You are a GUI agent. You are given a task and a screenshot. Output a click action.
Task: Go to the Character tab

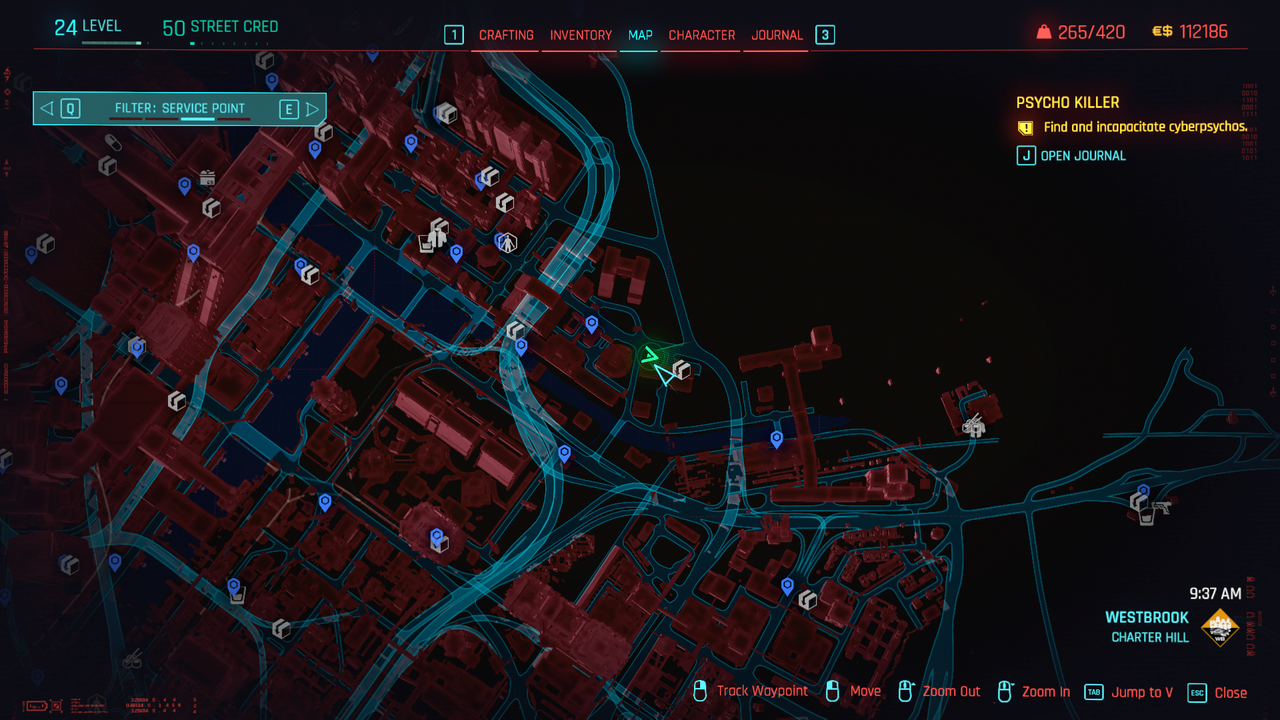(701, 35)
